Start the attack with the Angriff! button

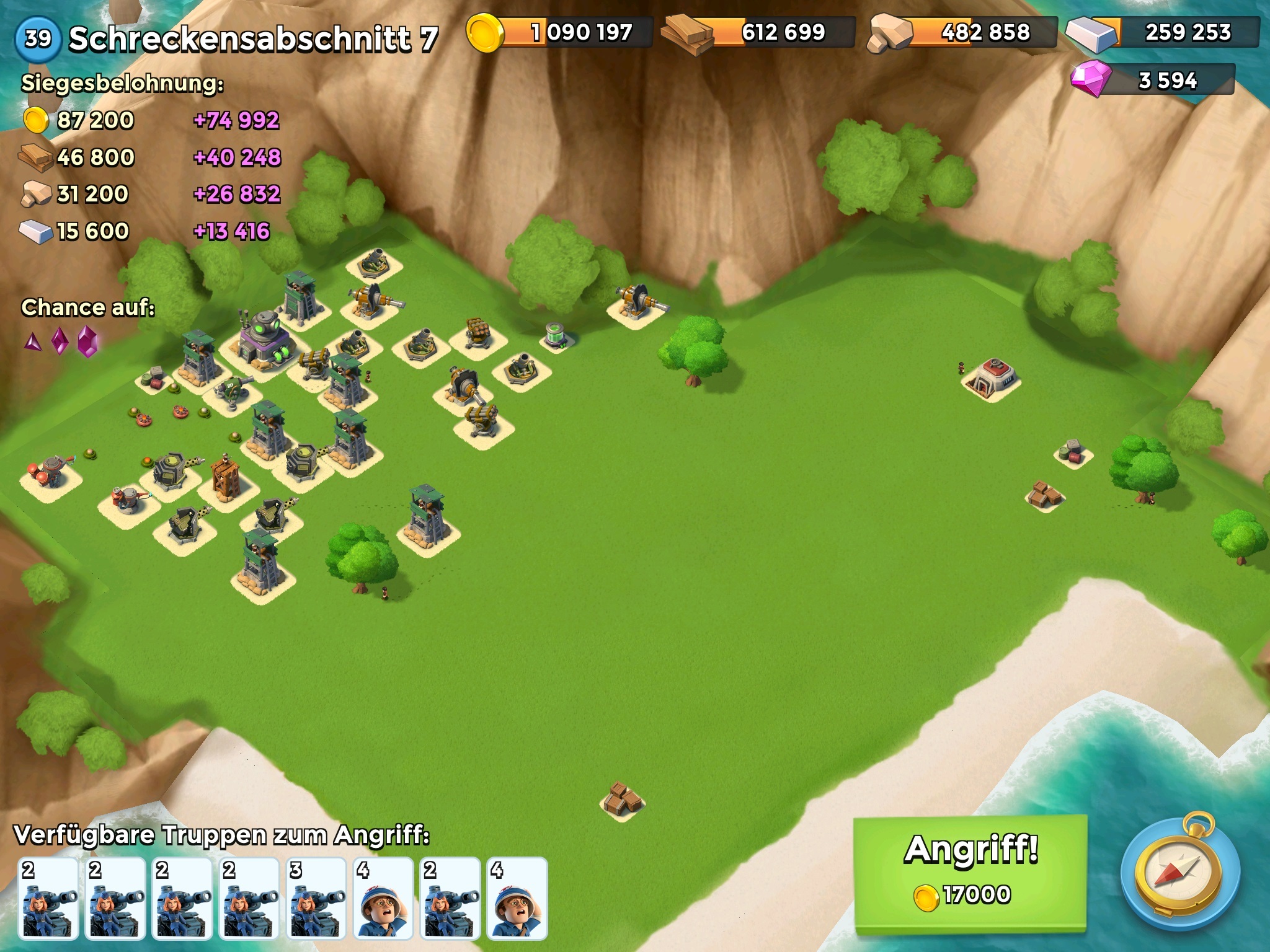coord(970,873)
